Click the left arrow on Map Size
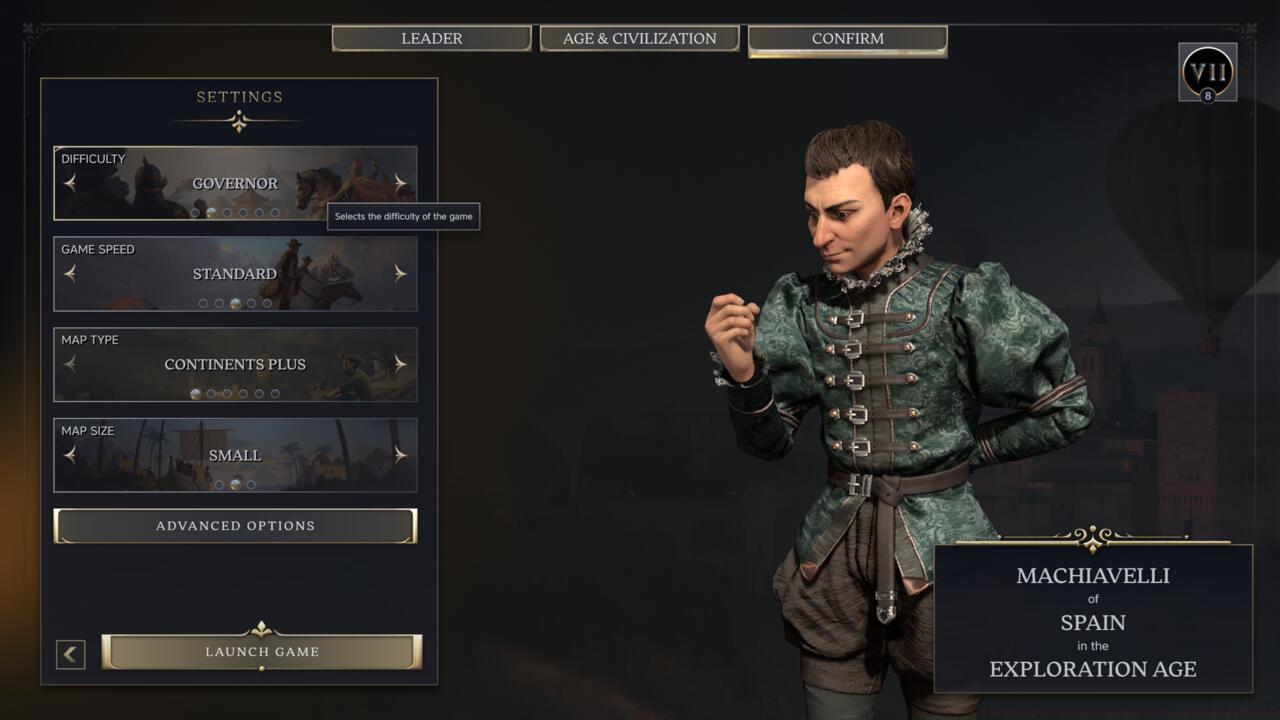Image resolution: width=1280 pixels, height=720 pixels. click(x=70, y=454)
